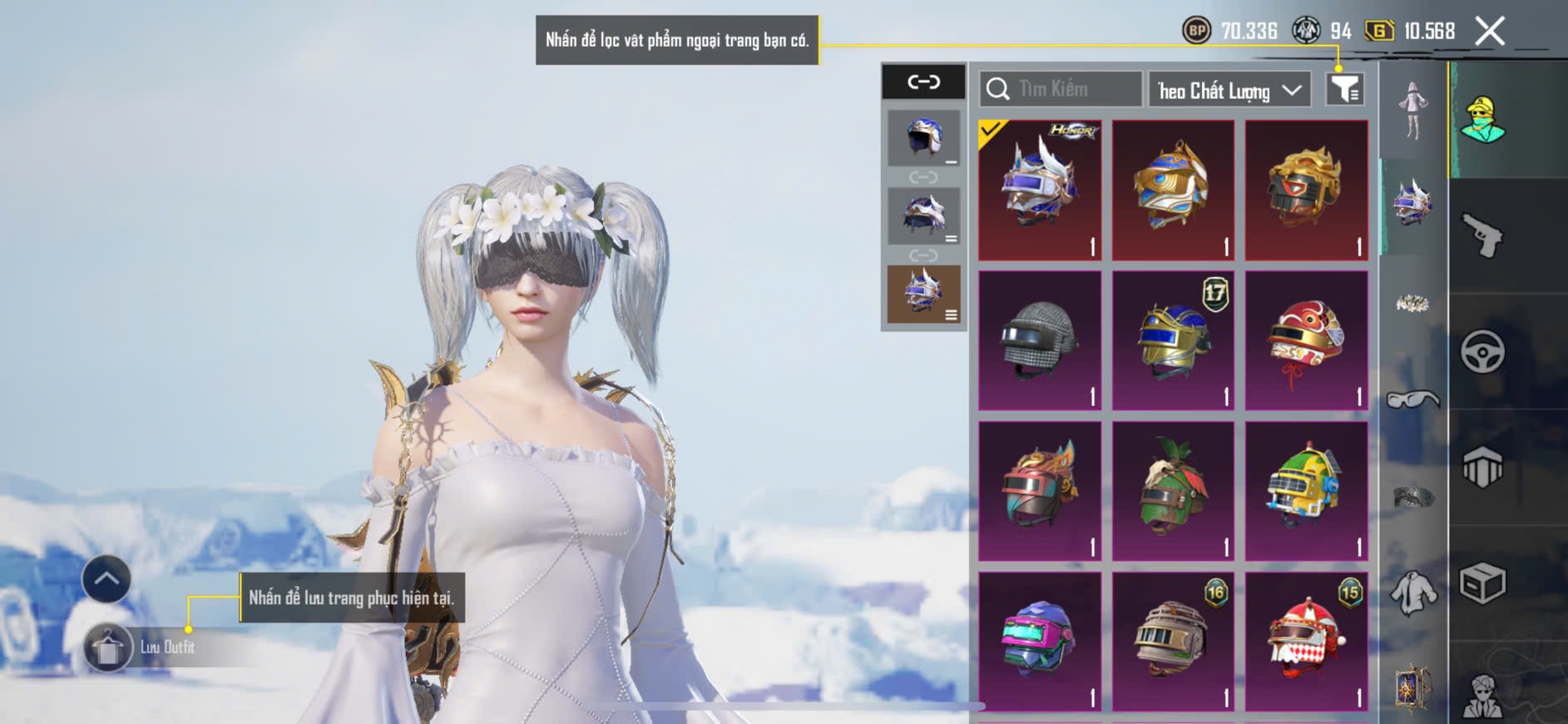Choose the pink and teal neon helmet
This screenshot has width=1568, height=724.
(1040, 642)
